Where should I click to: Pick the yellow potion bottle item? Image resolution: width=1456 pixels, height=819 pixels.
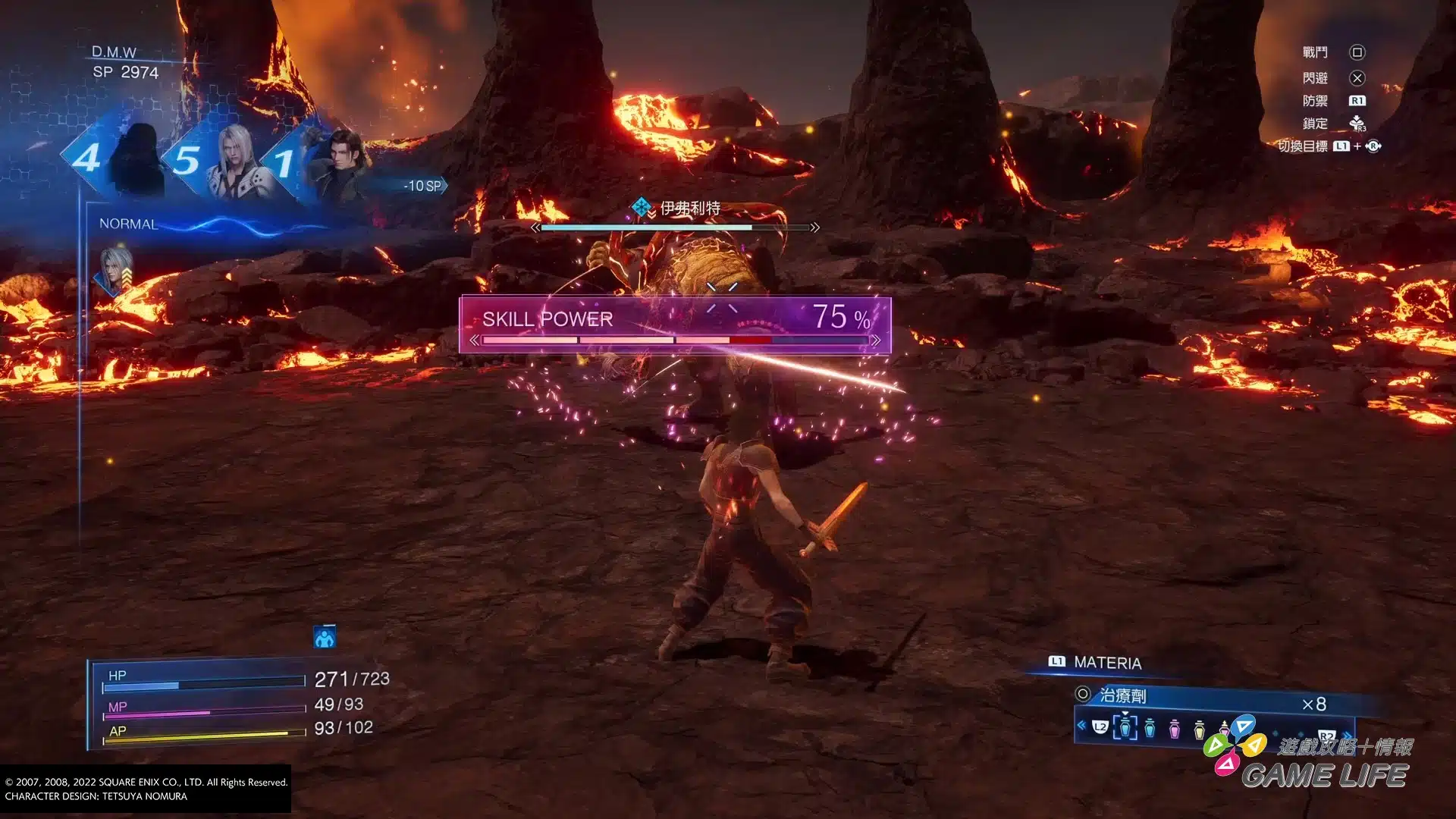[1199, 730]
